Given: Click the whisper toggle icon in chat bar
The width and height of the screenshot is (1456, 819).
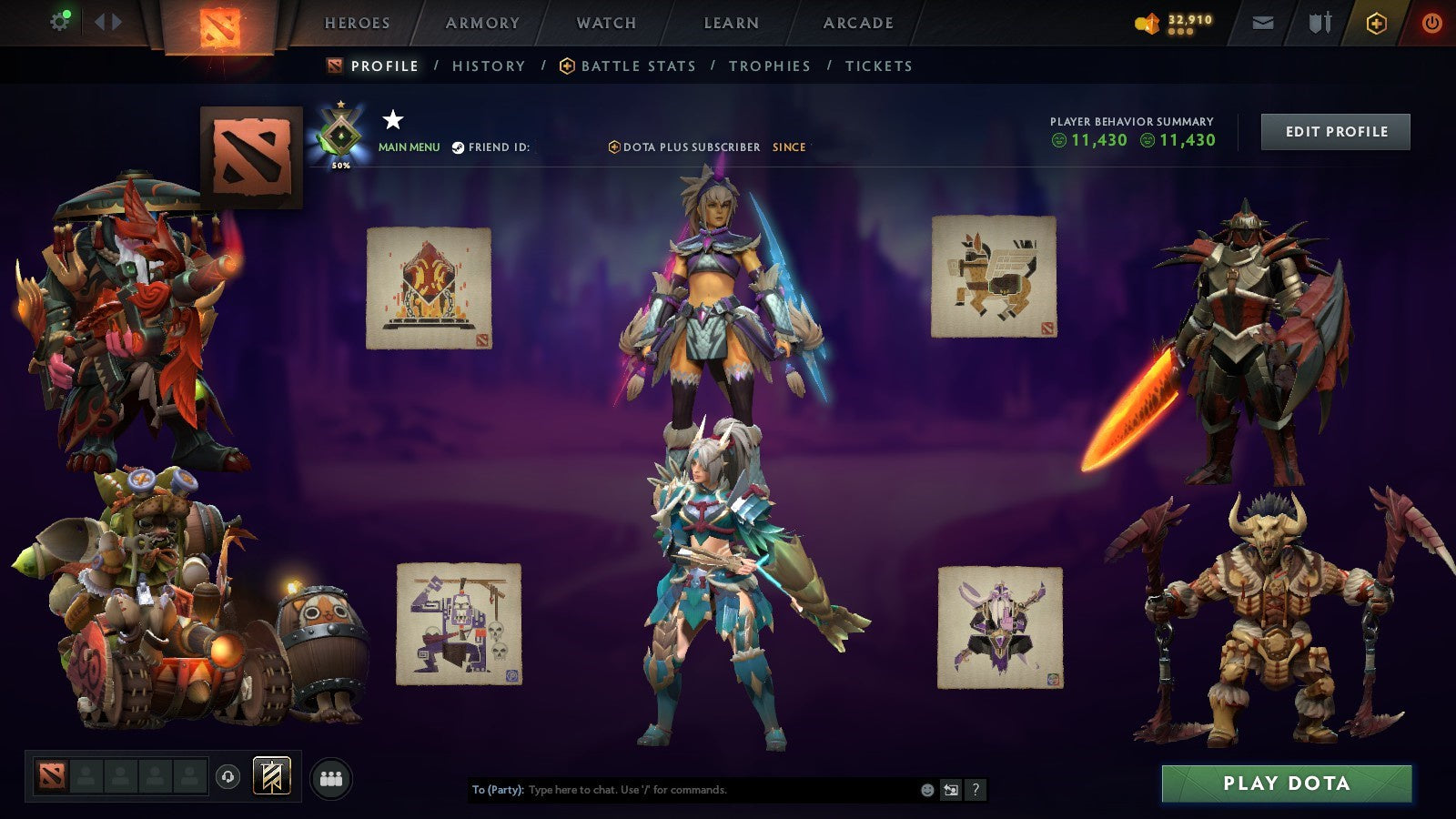Looking at the screenshot, I should (950, 790).
